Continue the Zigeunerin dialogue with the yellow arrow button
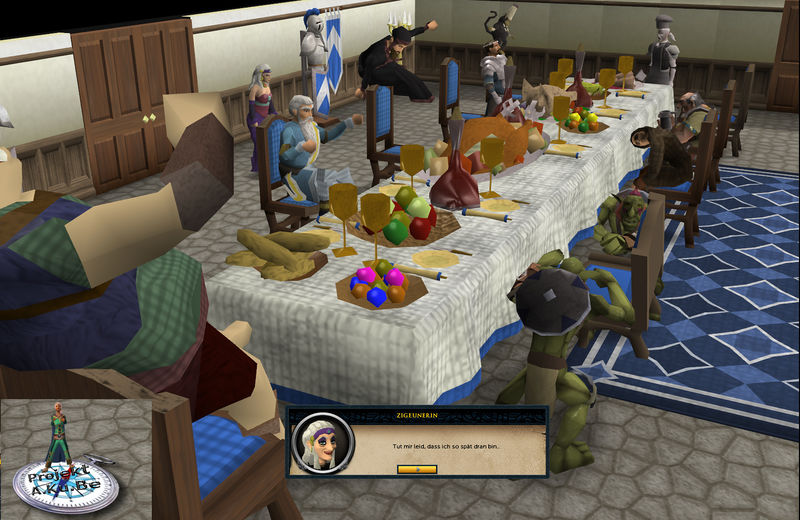Image resolution: width=800 pixels, height=520 pixels. point(416,468)
